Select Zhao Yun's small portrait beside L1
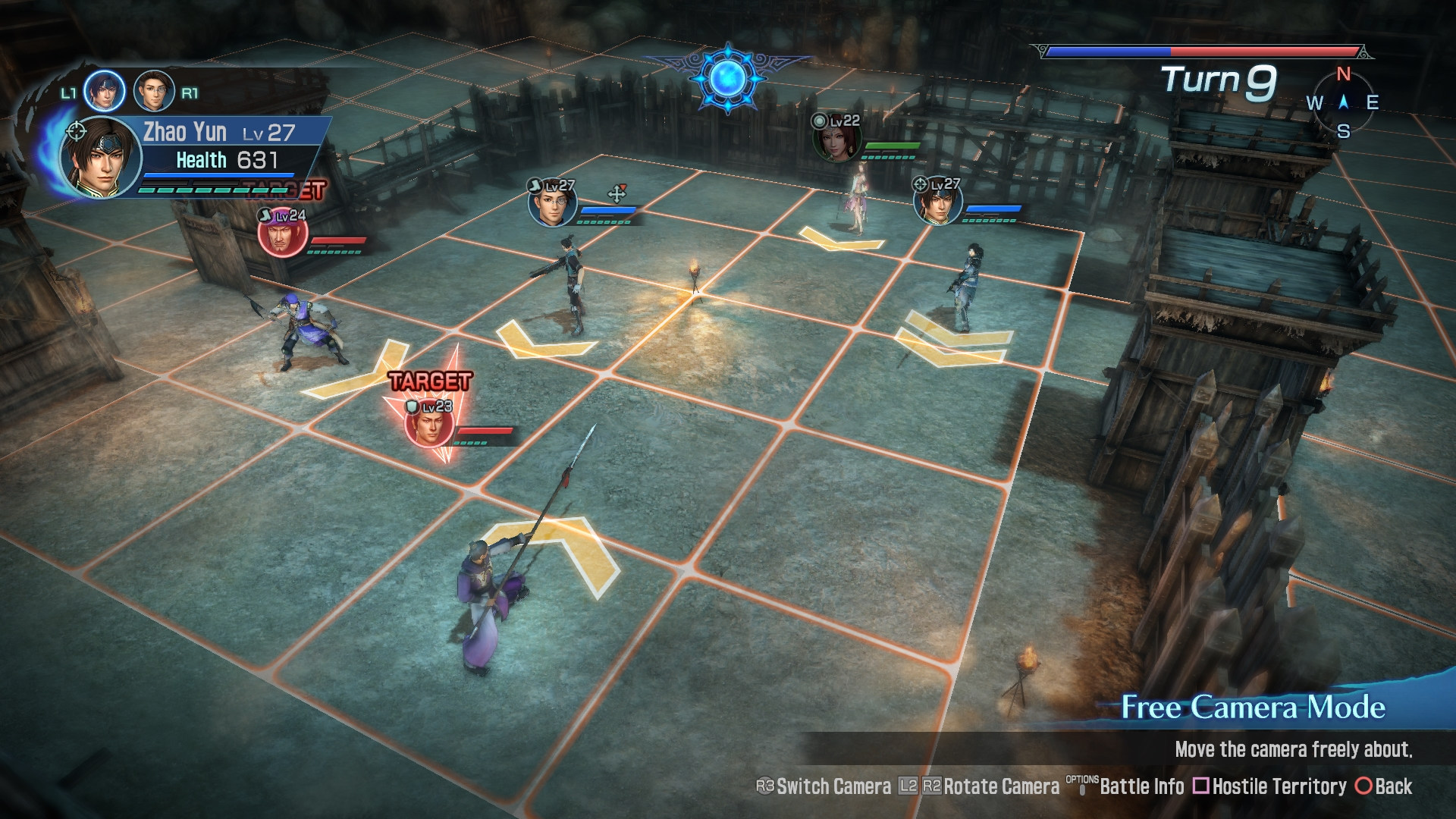 (104, 92)
